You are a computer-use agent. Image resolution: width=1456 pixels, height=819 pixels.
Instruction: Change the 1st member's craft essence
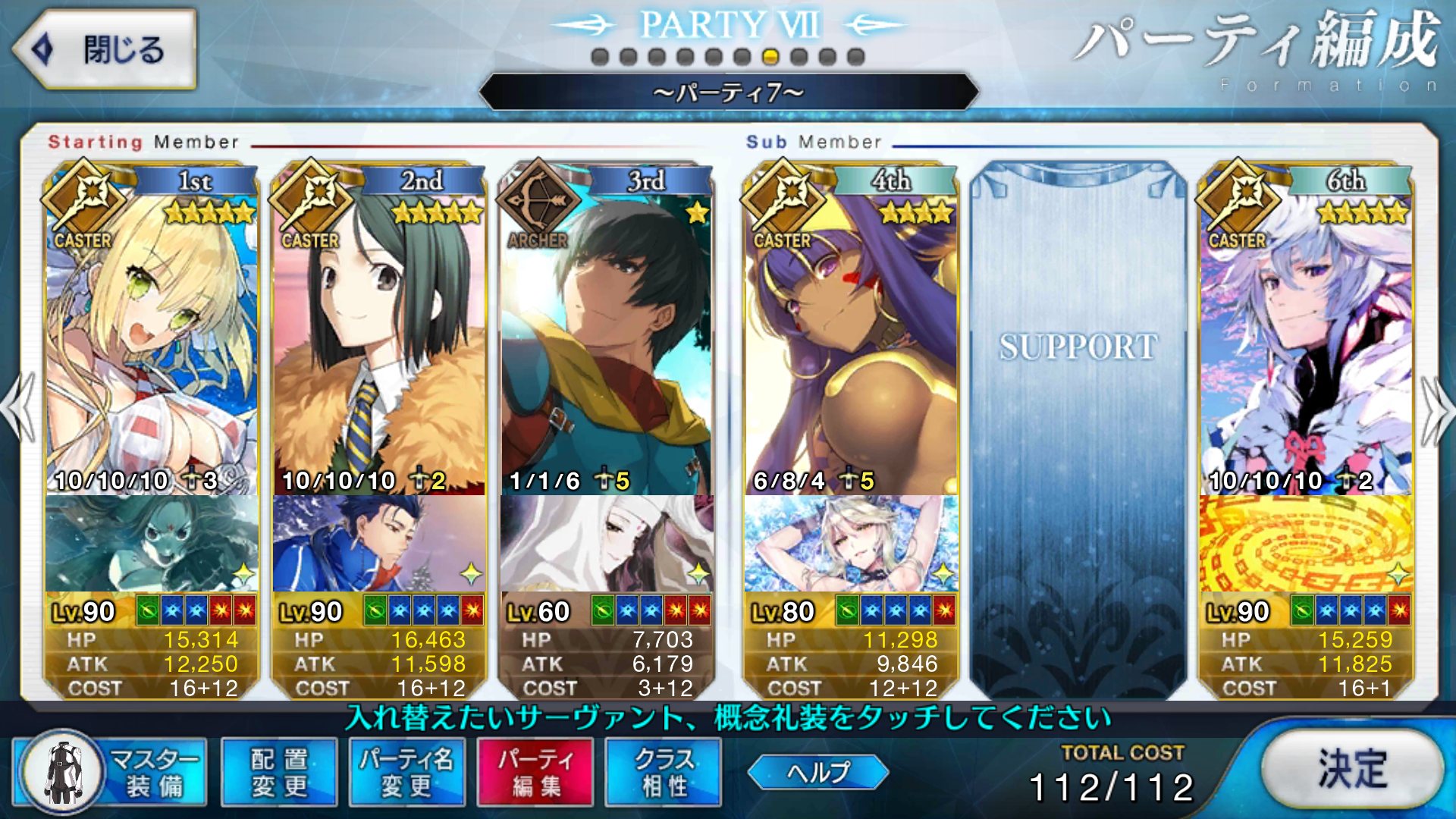(152, 543)
